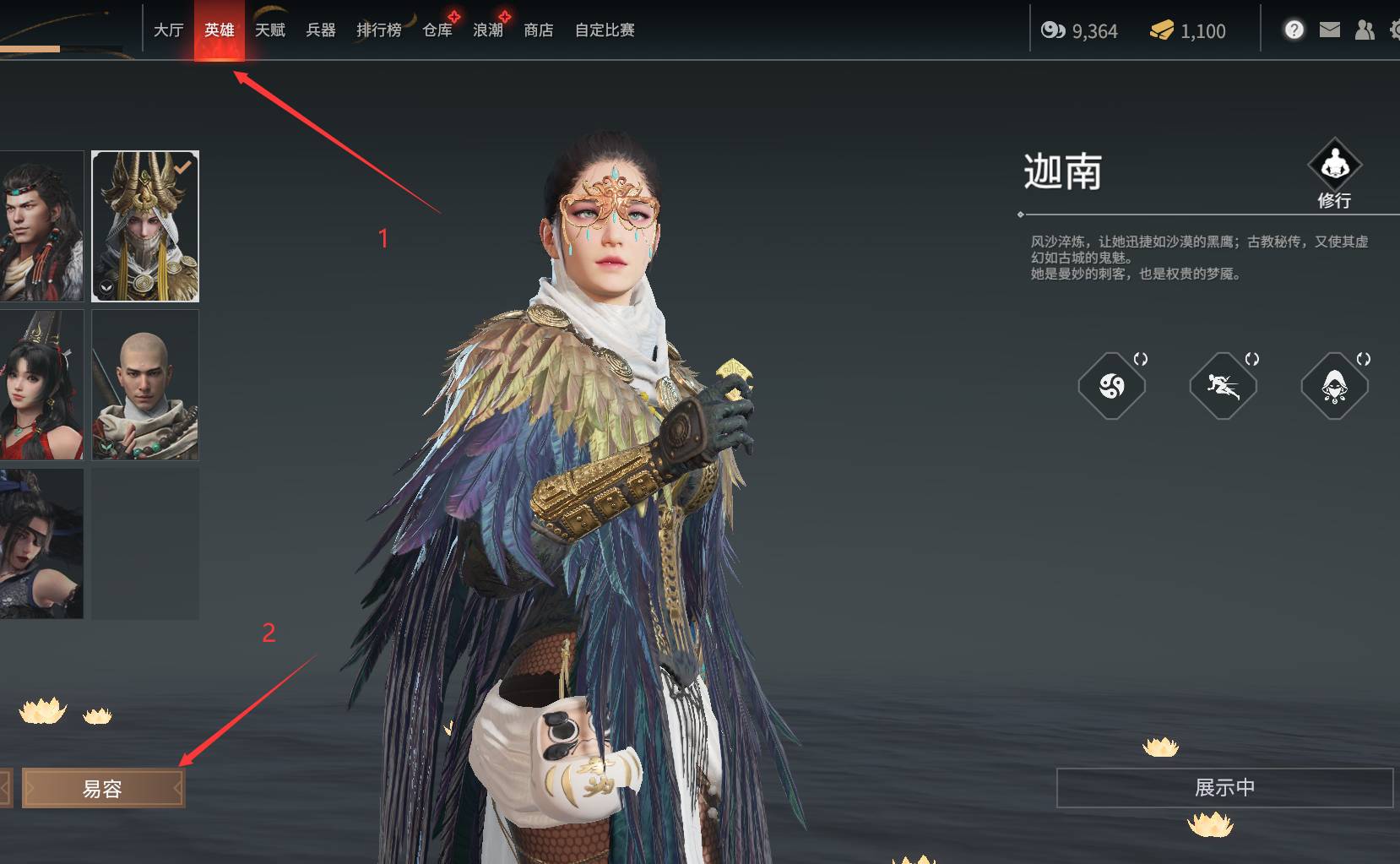The width and height of the screenshot is (1400, 864).
Task: Open the 商店 menu item
Action: [x=538, y=30]
